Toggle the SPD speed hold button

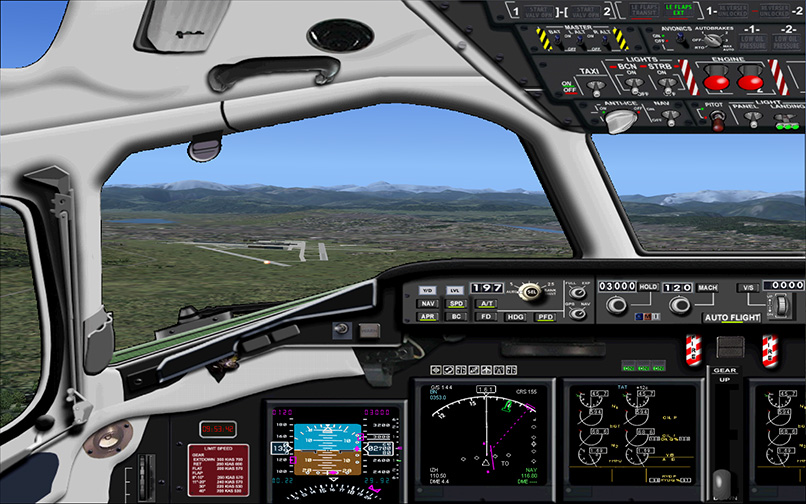pyautogui.click(x=456, y=303)
